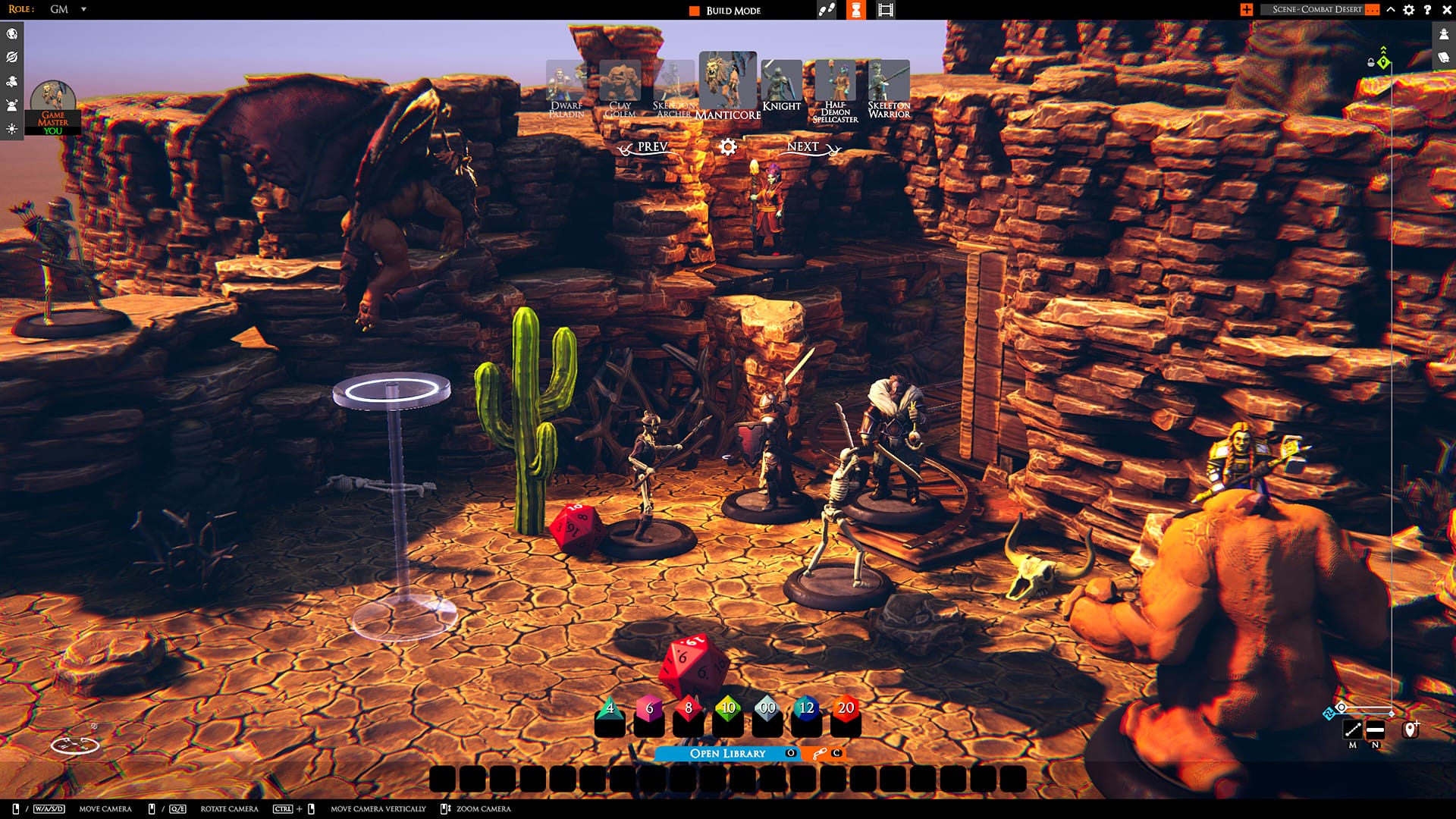This screenshot has width=1456, height=819.
Task: Open the book icon on the right edge
Action: 1442,57
